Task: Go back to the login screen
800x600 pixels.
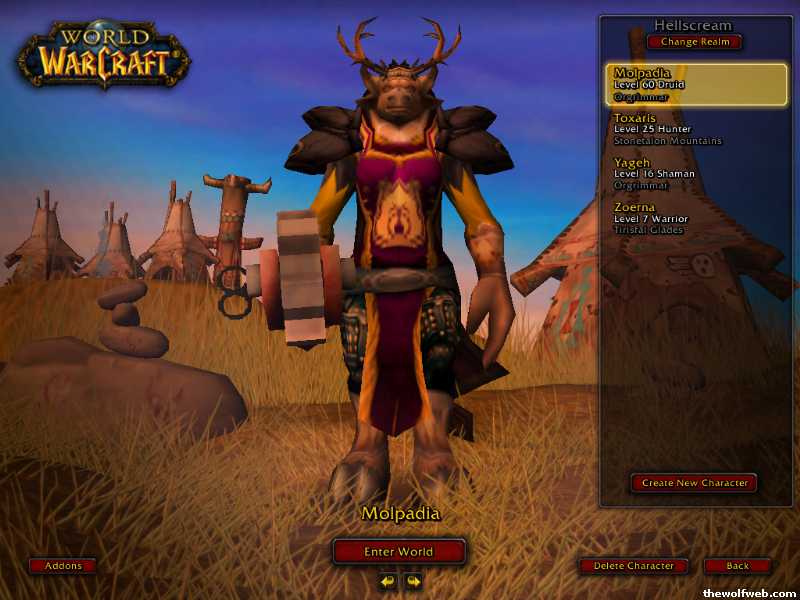Action: (x=737, y=566)
